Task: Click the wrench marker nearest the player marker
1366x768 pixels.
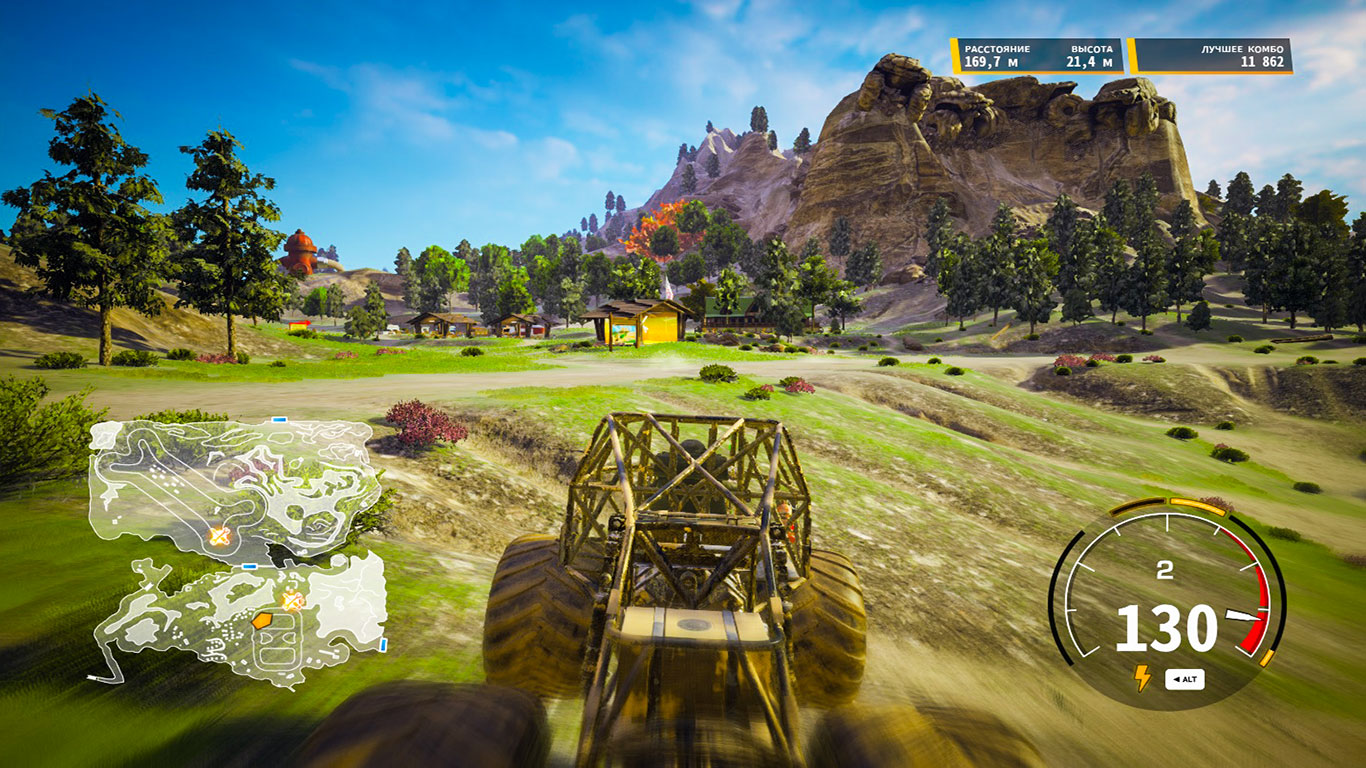Action: click(x=291, y=601)
